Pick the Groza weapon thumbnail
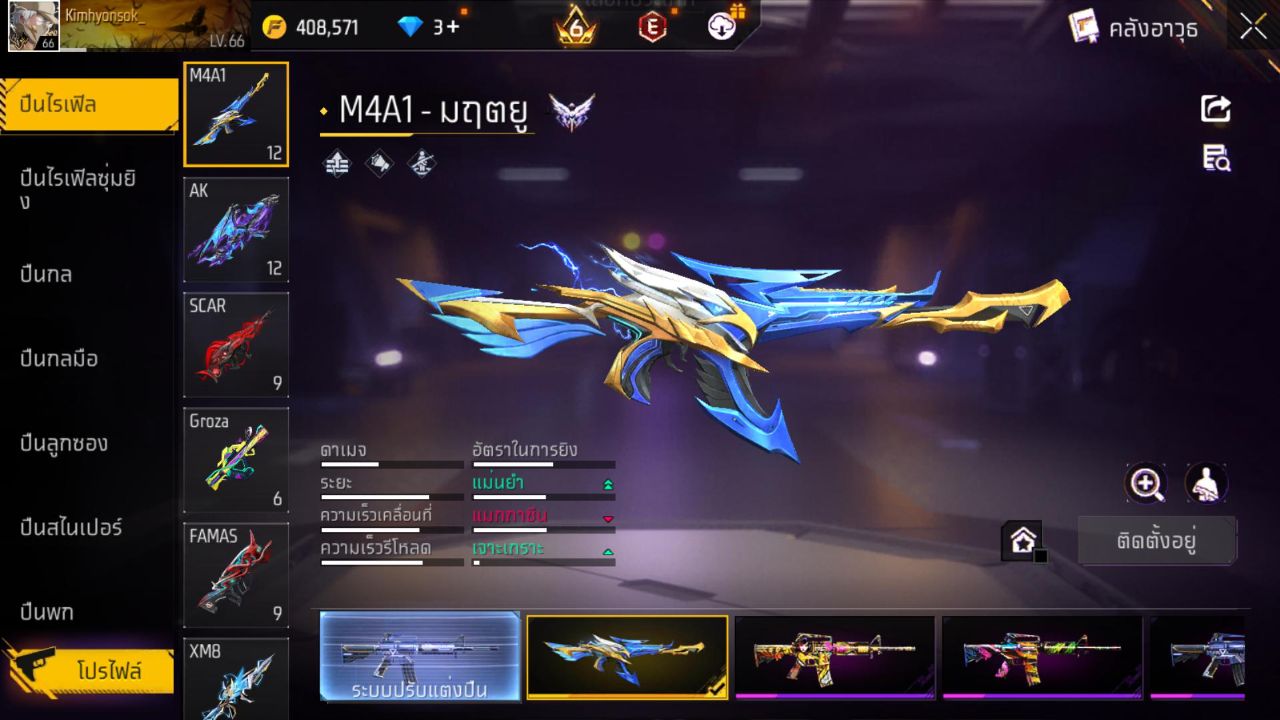The image size is (1280, 720). [236, 459]
